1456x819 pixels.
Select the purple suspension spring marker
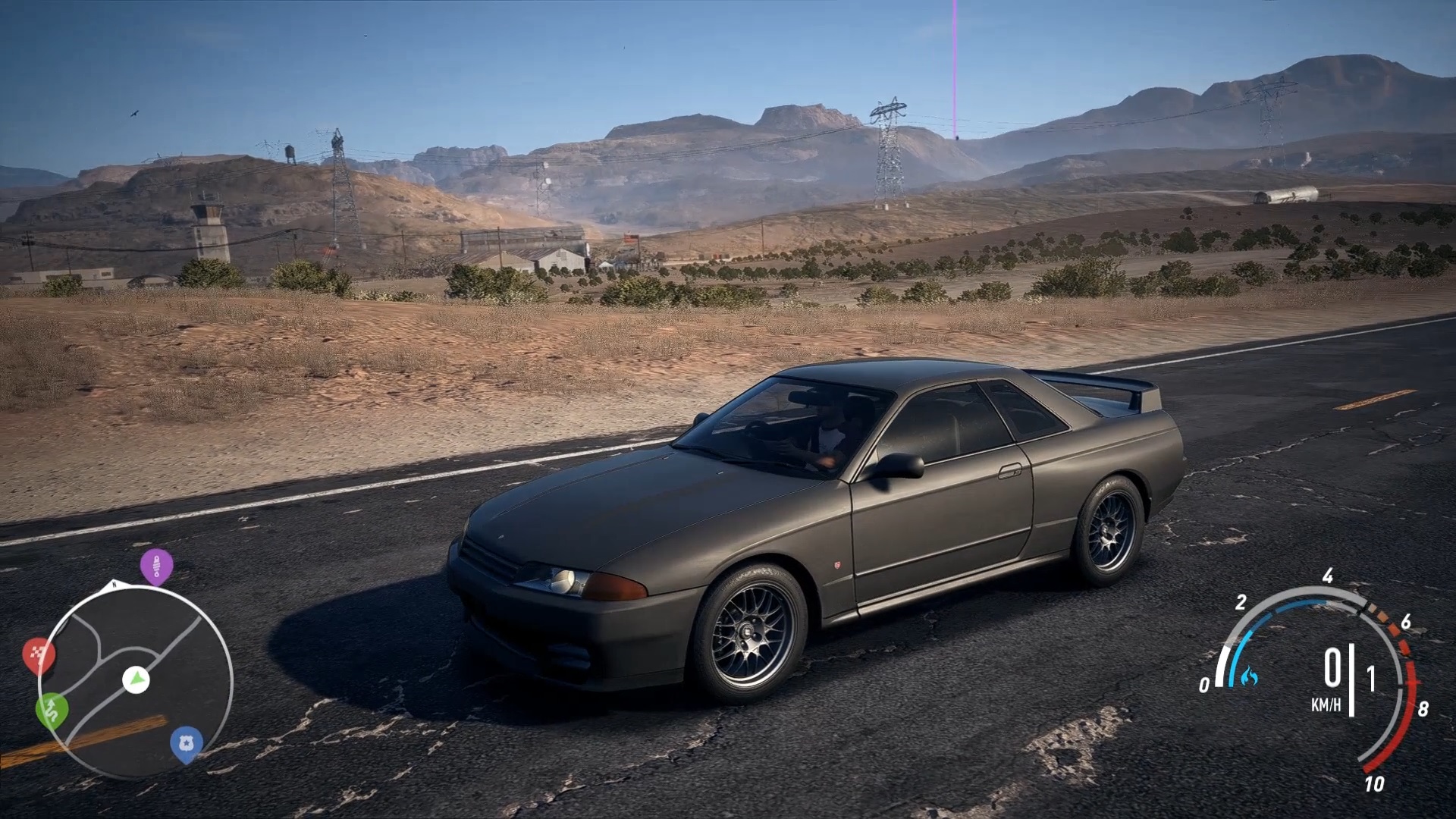point(156,565)
